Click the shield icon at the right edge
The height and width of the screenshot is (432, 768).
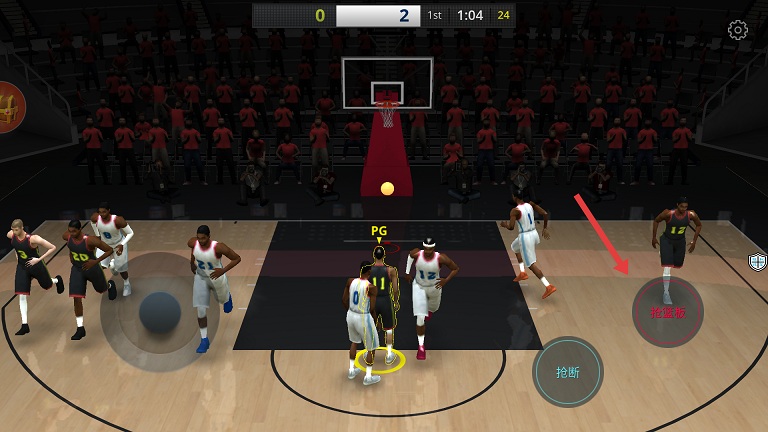coord(758,262)
